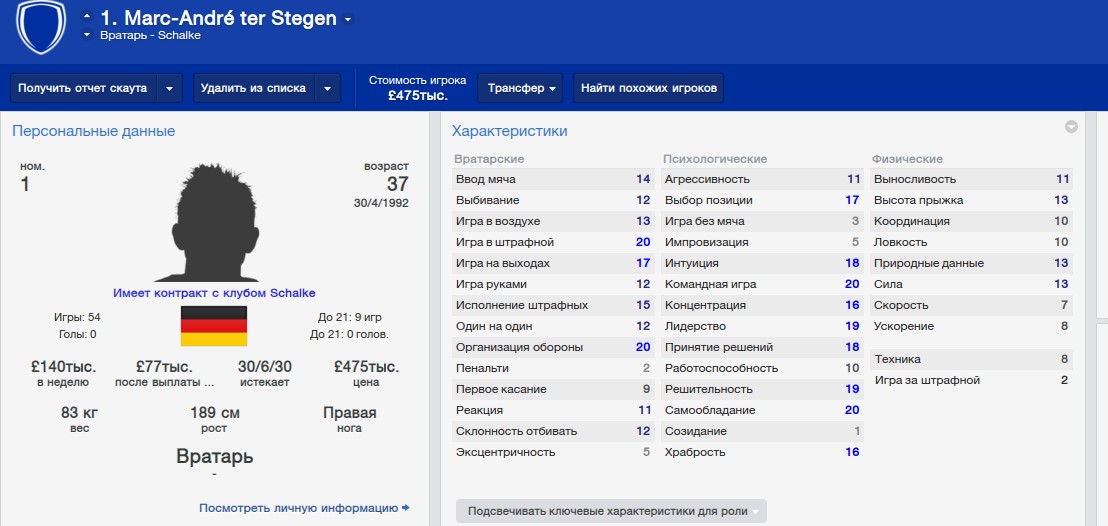Select the player silhouette portrait

pyautogui.click(x=214, y=221)
